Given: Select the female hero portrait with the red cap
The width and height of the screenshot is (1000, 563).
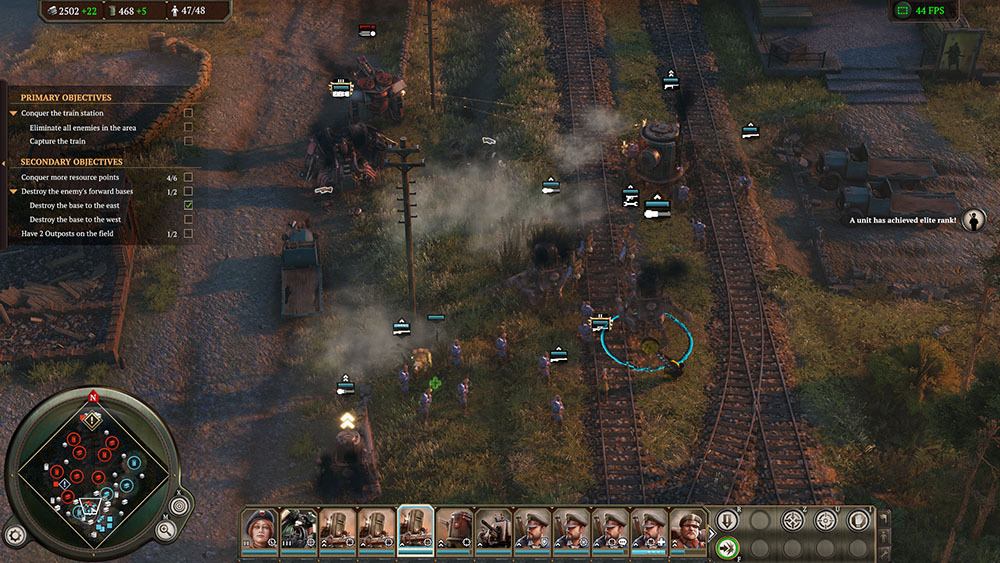Looking at the screenshot, I should tap(260, 528).
